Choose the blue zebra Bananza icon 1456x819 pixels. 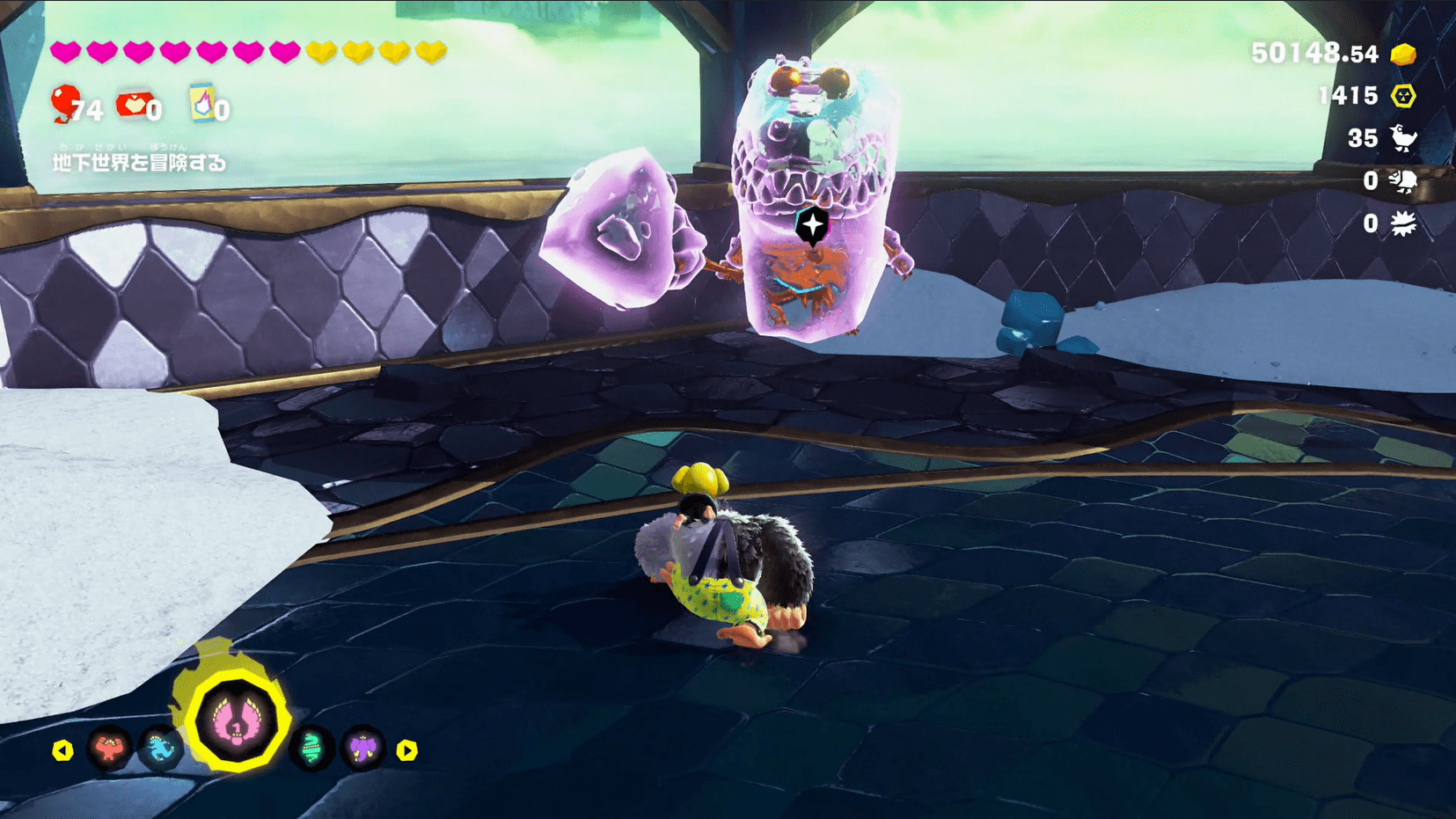[161, 750]
